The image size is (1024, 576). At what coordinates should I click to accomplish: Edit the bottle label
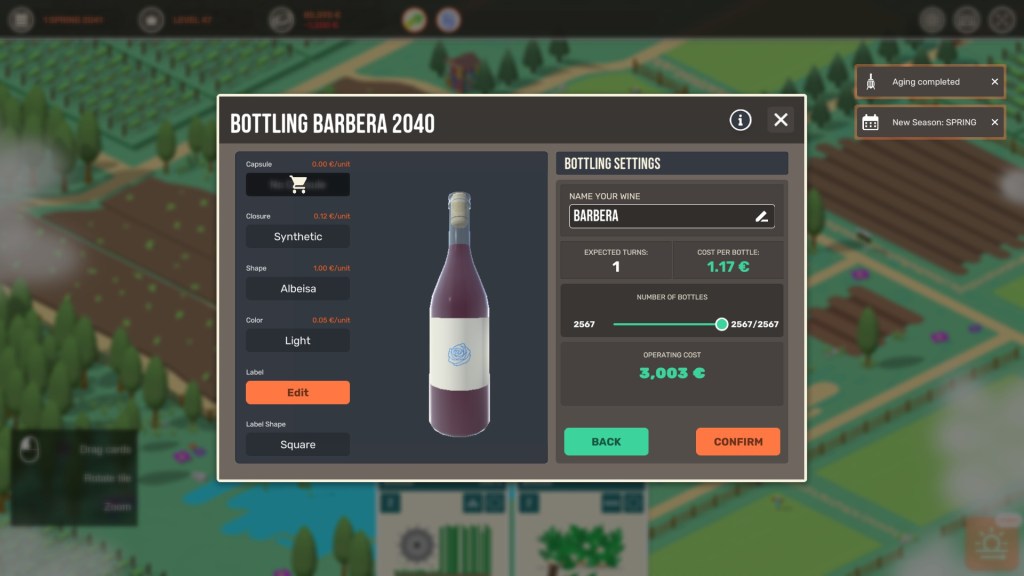[x=298, y=393]
